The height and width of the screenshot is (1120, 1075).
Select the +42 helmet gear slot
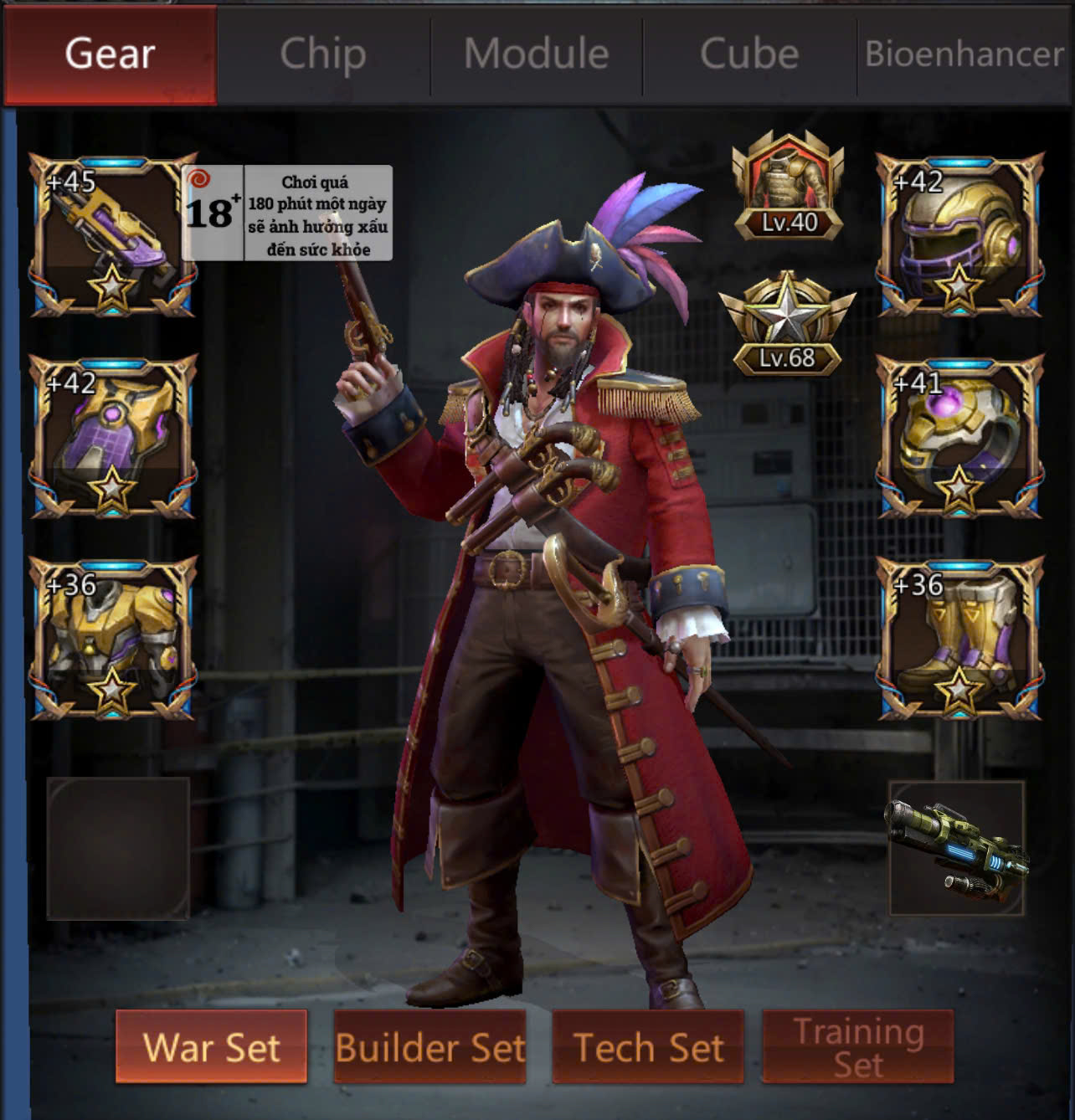click(960, 235)
